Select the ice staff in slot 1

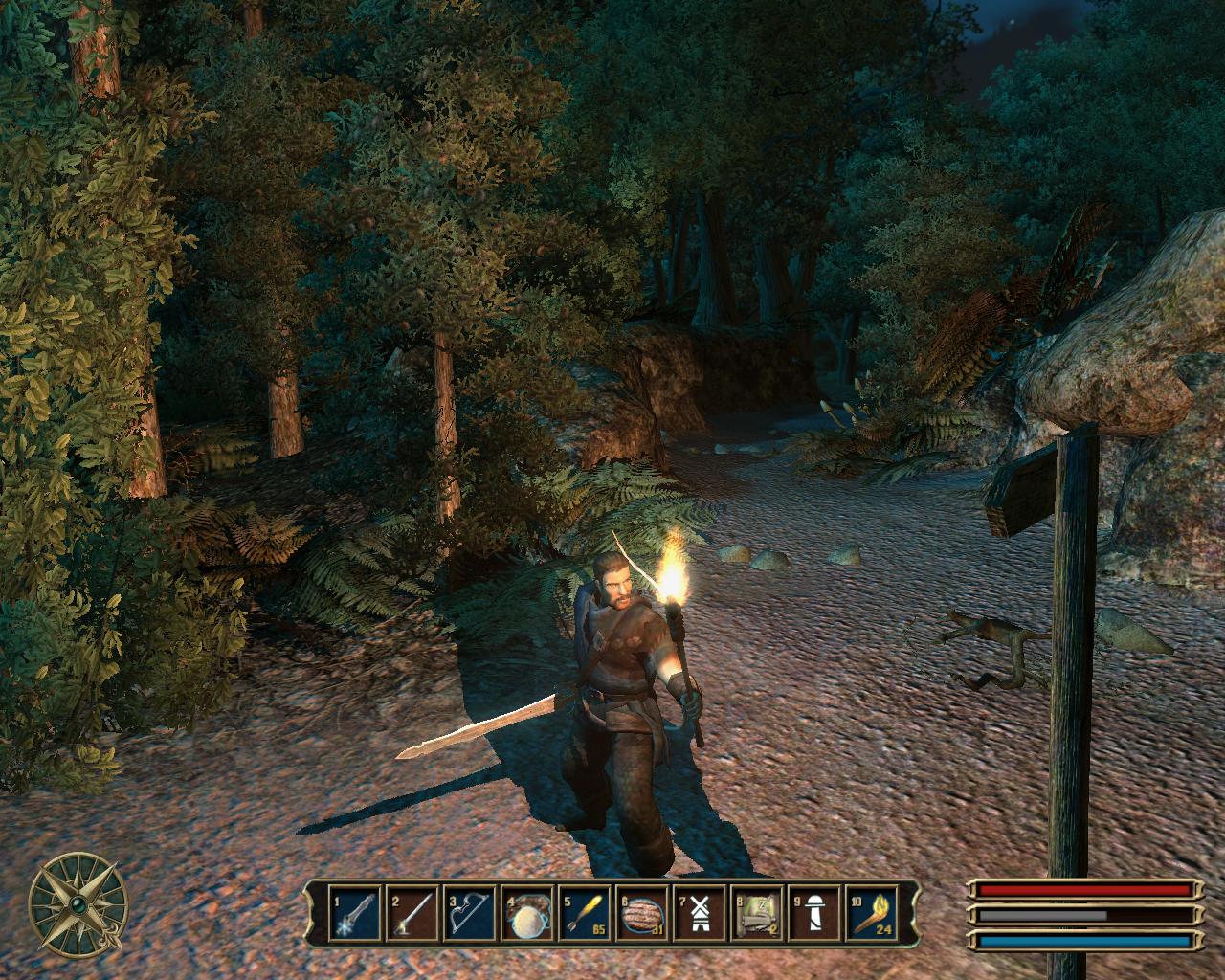[x=350, y=915]
